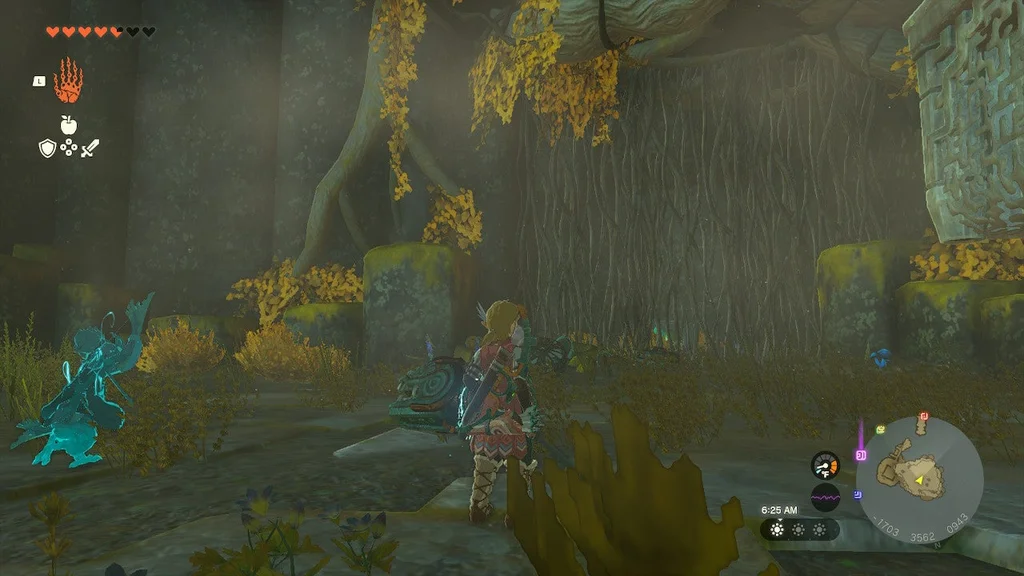Select the blue stamp on the minimap
This screenshot has width=1024, height=576.
858,494
